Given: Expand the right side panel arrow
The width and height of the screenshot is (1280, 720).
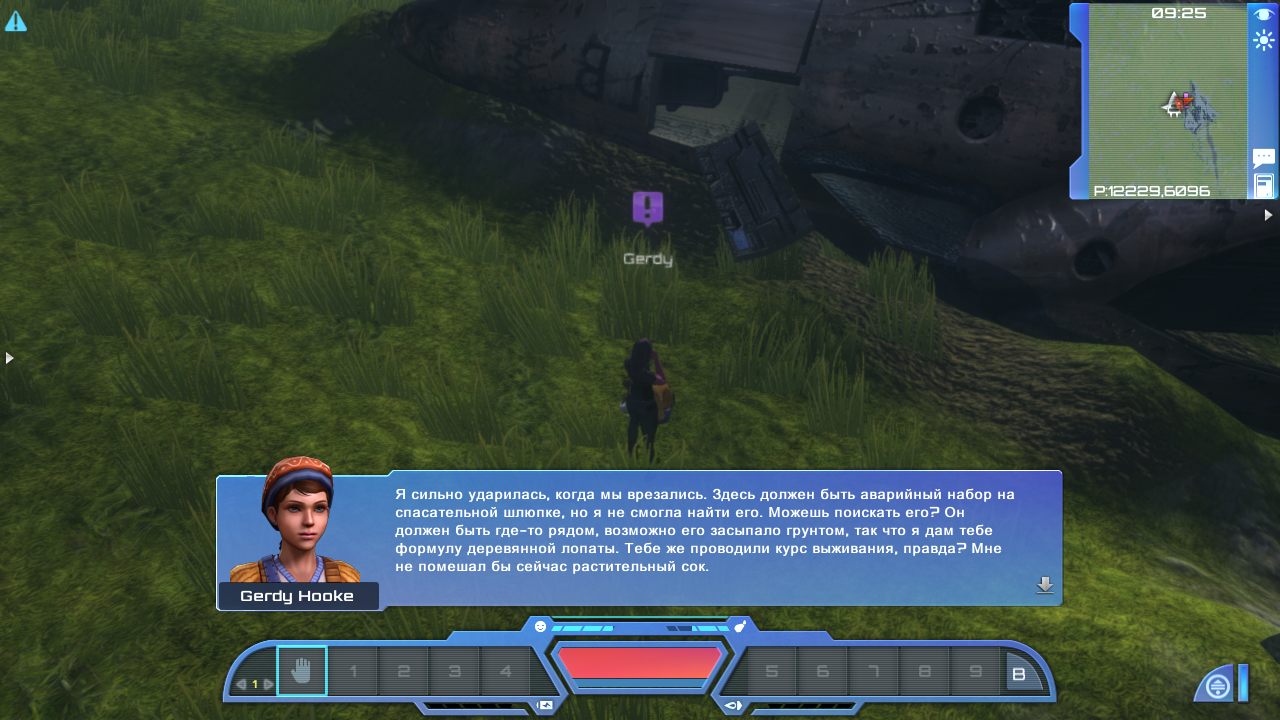Looking at the screenshot, I should 1269,215.
